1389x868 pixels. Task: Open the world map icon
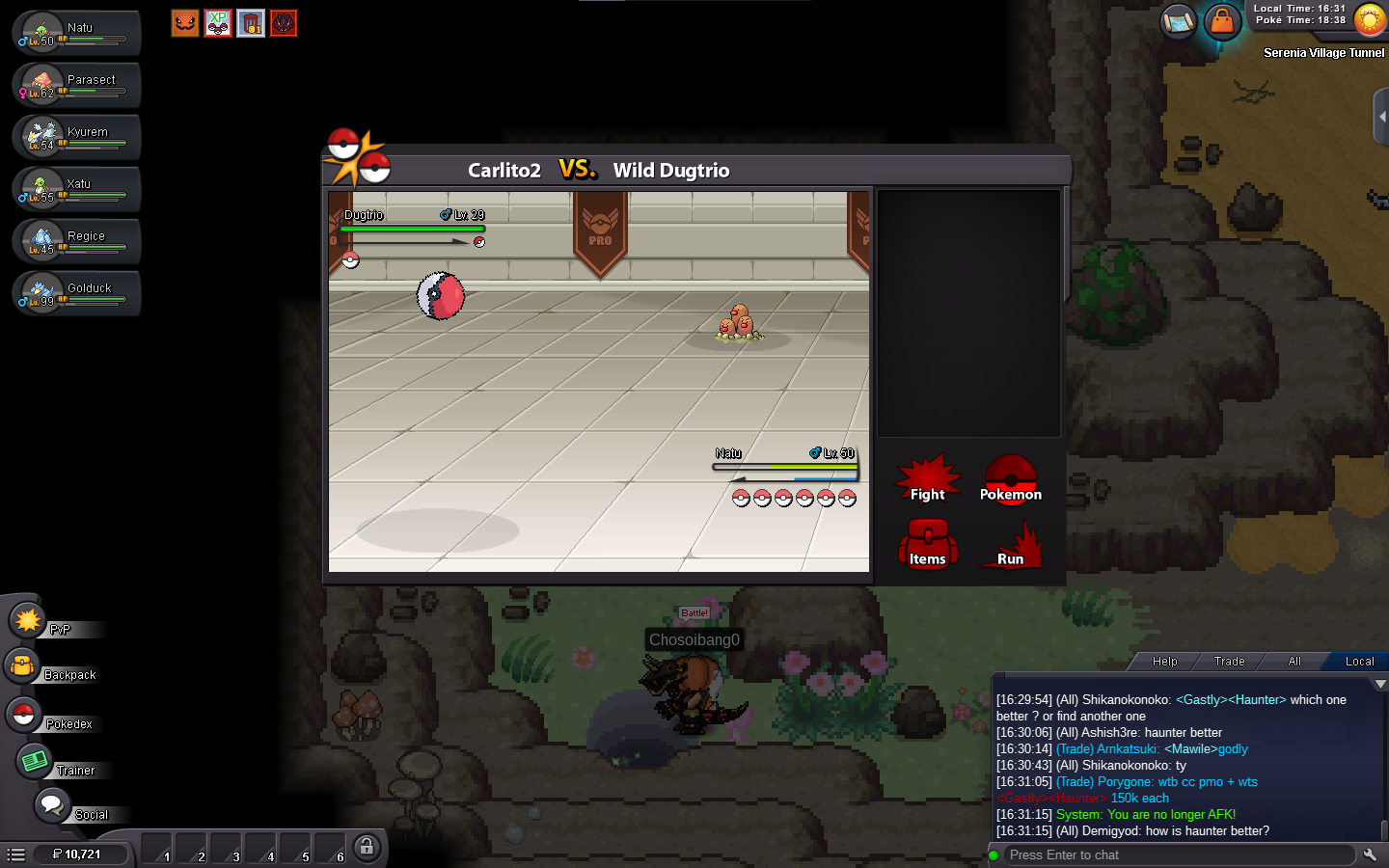click(x=1178, y=21)
